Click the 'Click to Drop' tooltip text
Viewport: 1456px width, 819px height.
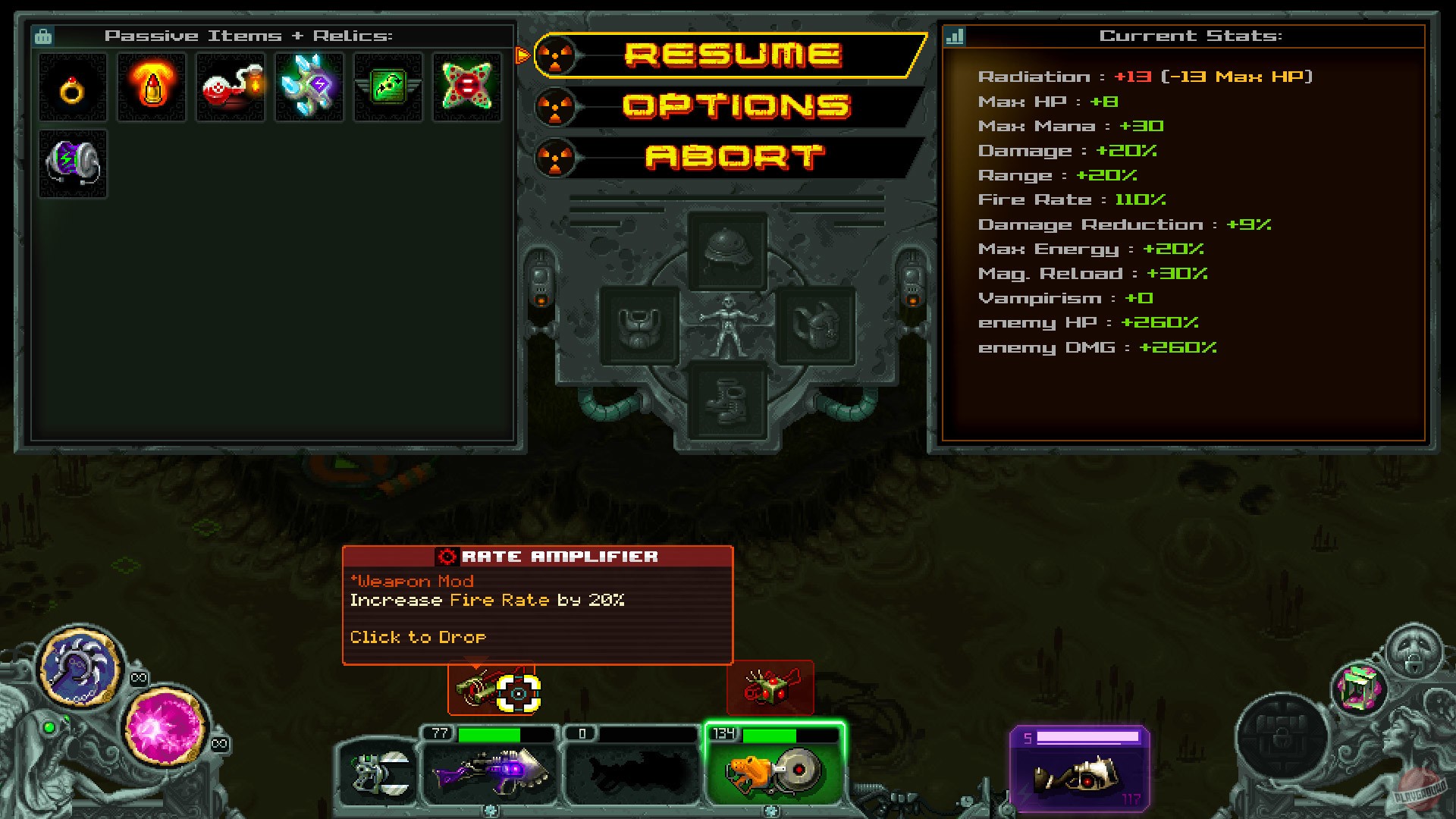pyautogui.click(x=416, y=636)
